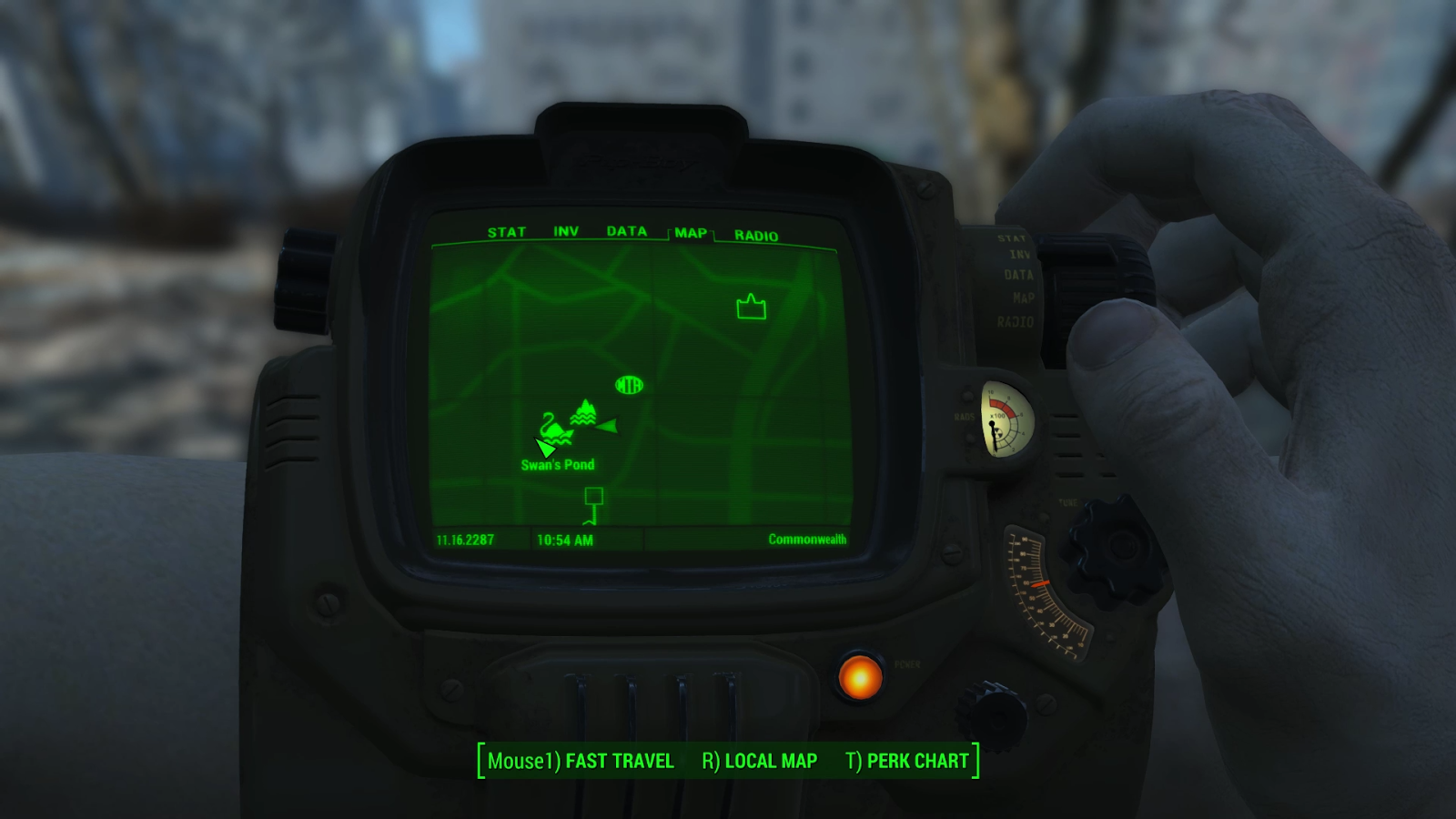Toggle the orange power indicator lamp
The width and height of the screenshot is (1456, 819).
click(859, 678)
